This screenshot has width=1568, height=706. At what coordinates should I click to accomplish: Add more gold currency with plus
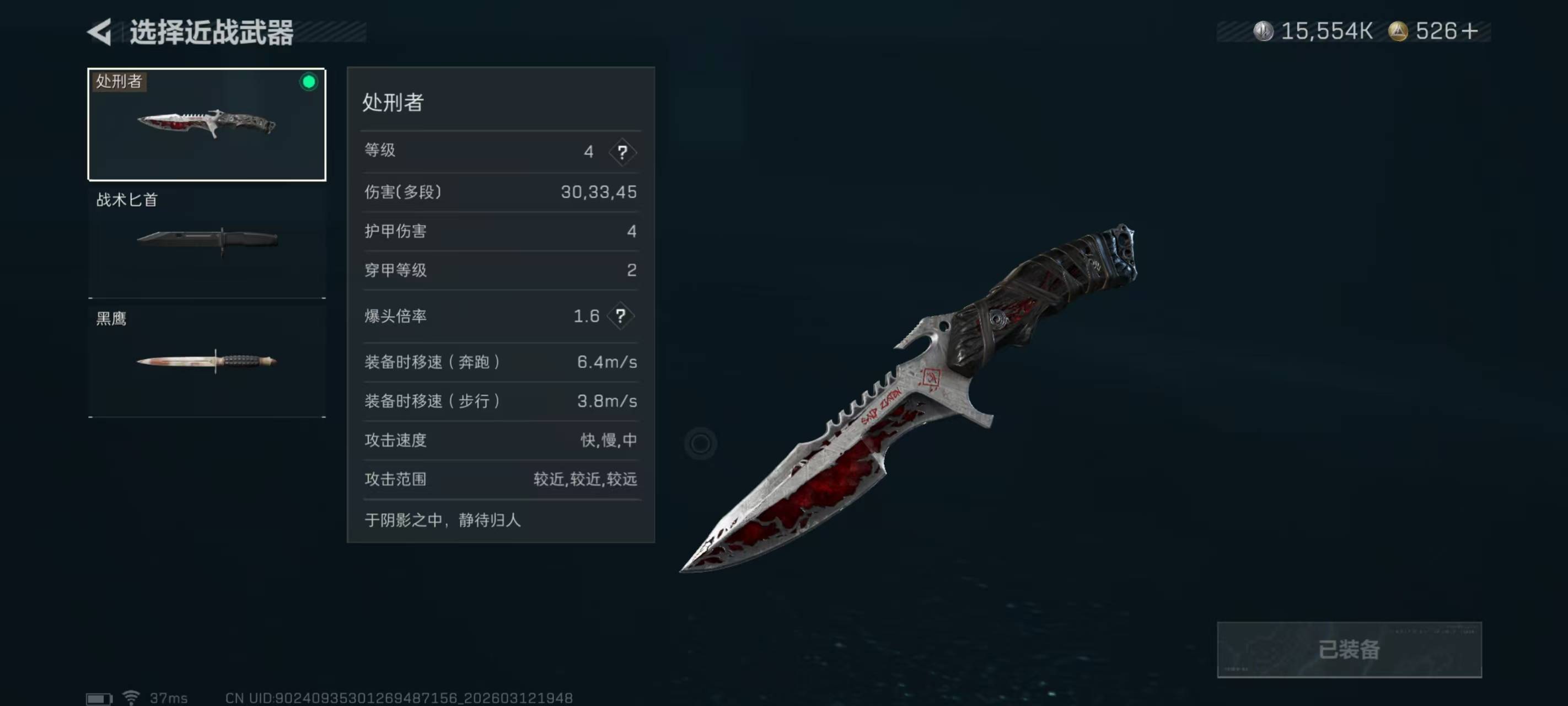(1469, 31)
